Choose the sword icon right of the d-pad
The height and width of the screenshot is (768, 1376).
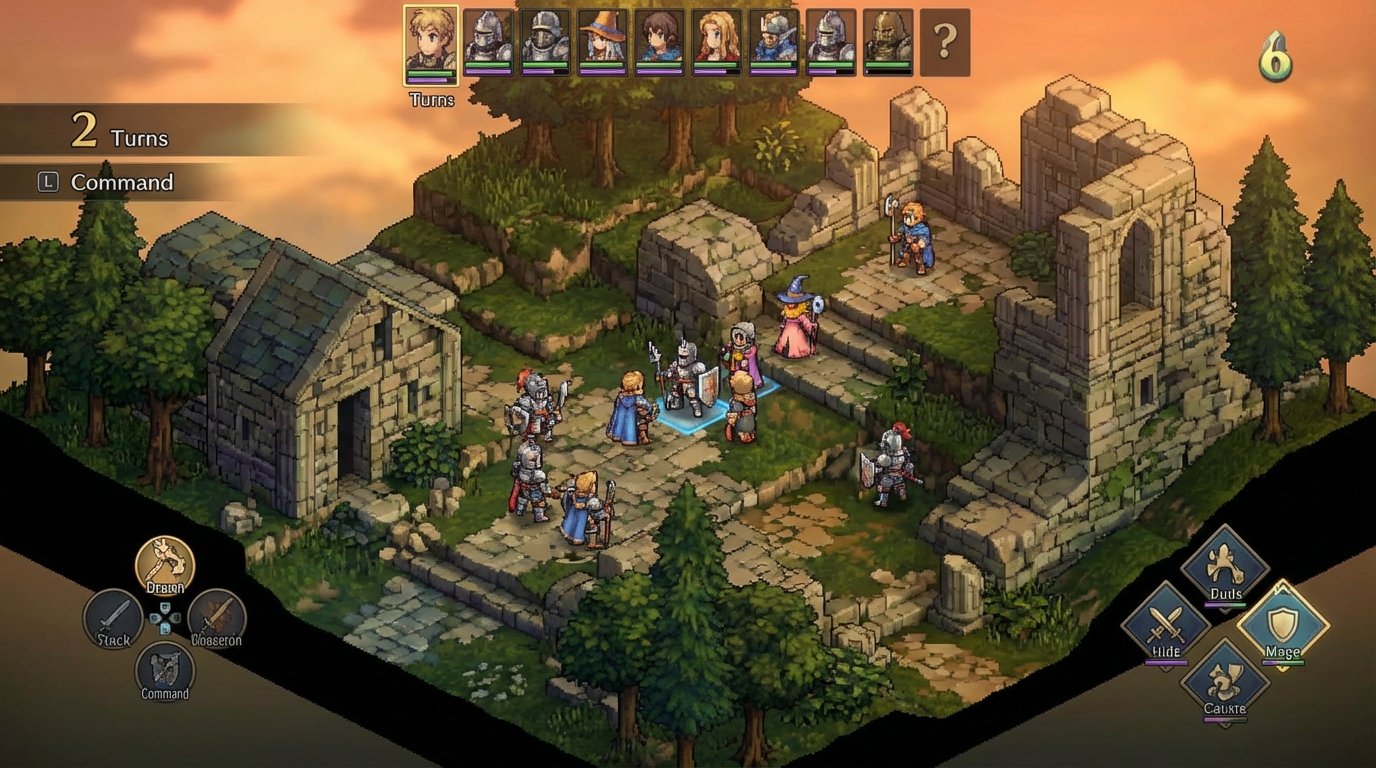coord(218,615)
